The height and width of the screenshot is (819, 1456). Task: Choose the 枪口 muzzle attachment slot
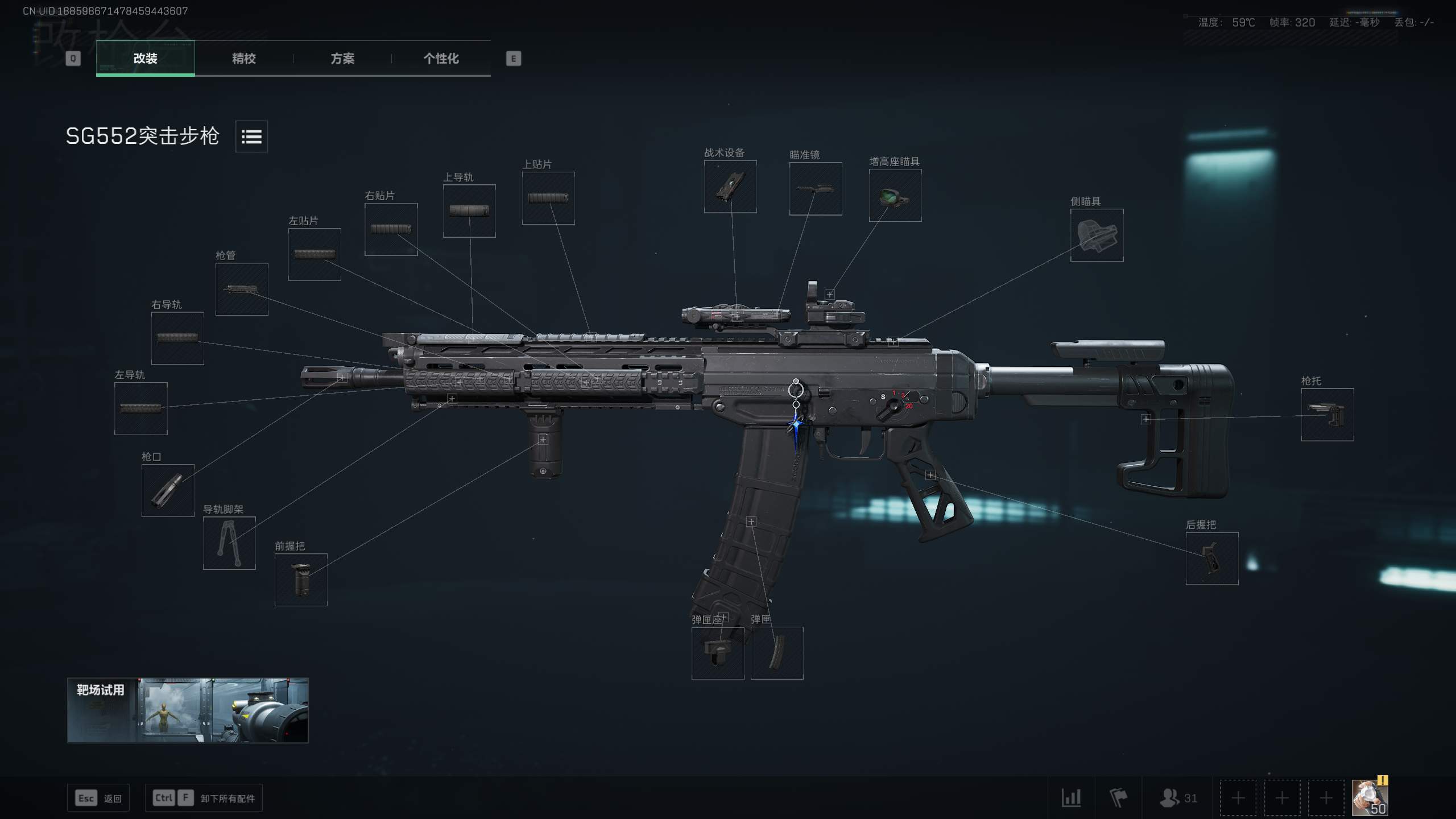tap(168, 490)
